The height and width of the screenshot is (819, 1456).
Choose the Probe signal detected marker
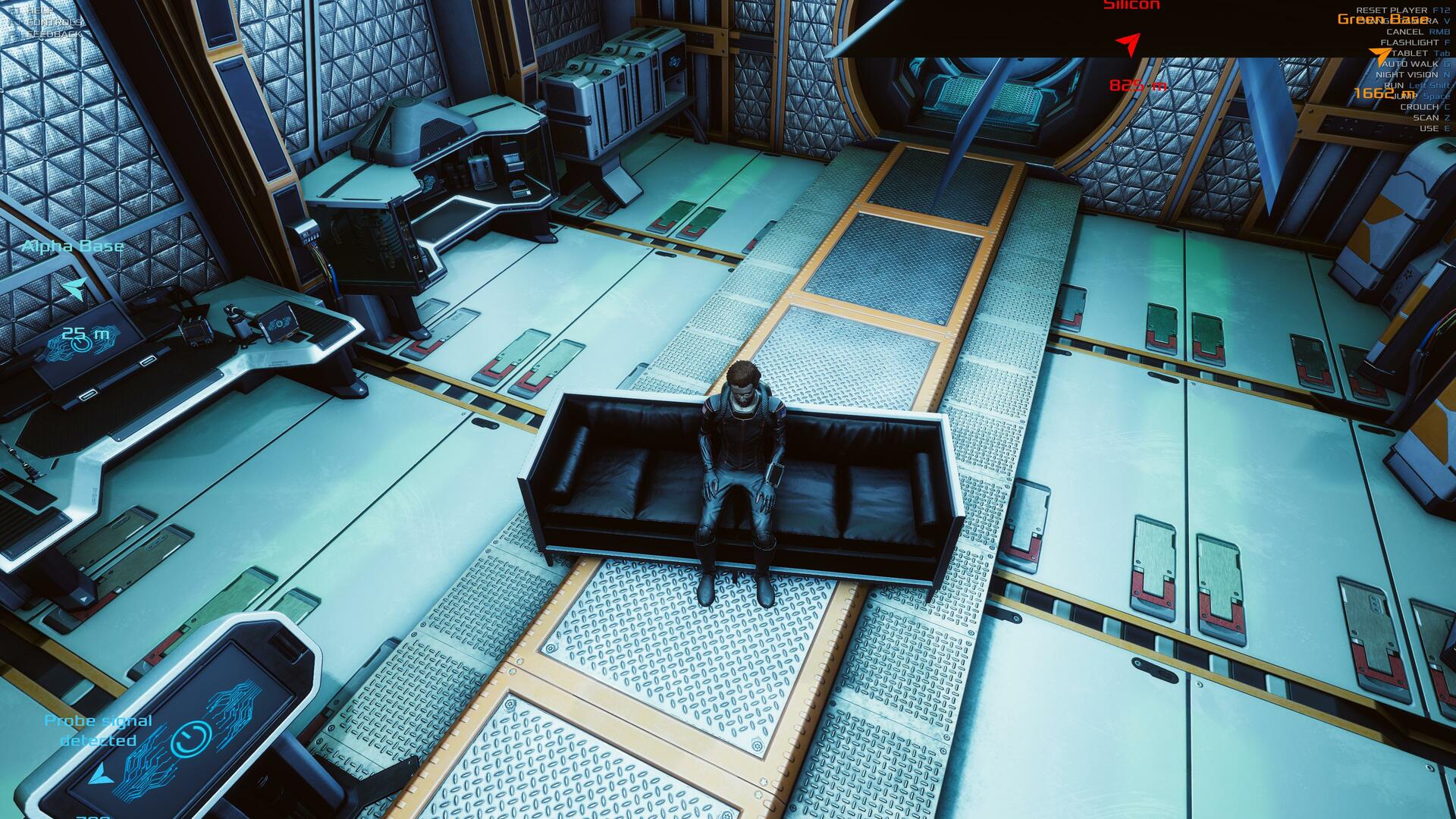point(99,774)
